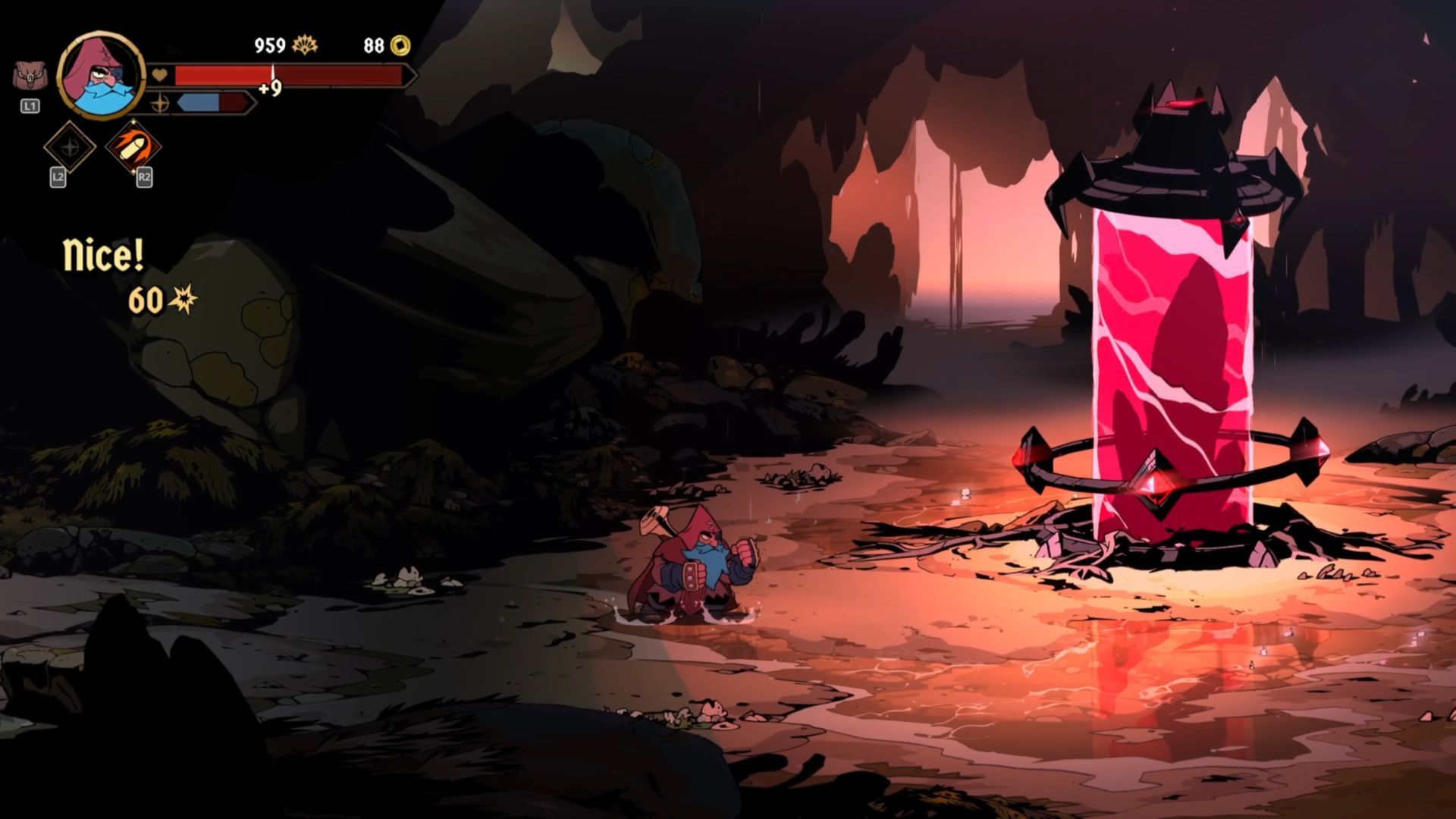Open the backpack inventory icon
1456x819 pixels.
(30, 77)
